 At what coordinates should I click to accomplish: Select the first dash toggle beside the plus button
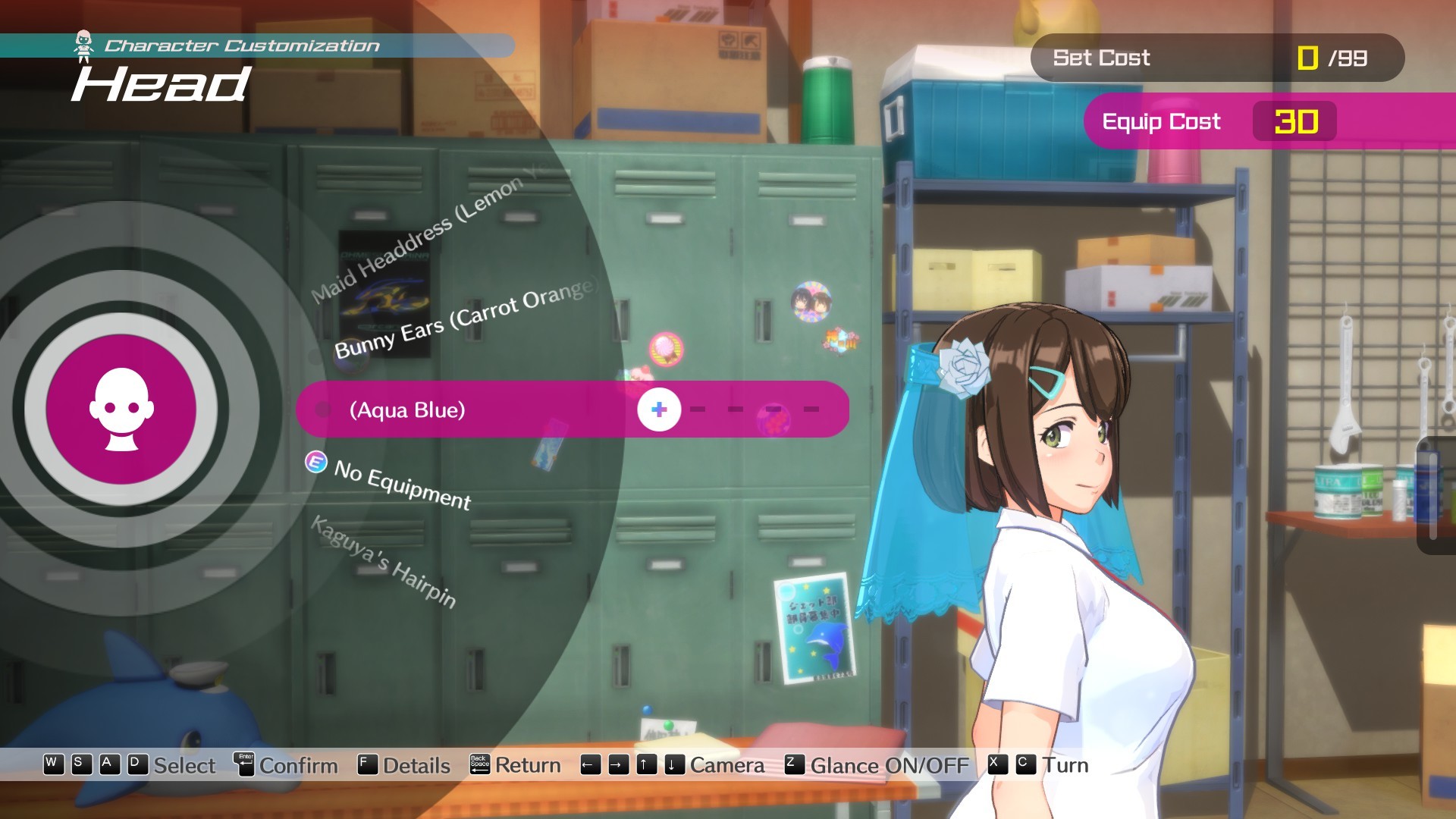click(698, 409)
